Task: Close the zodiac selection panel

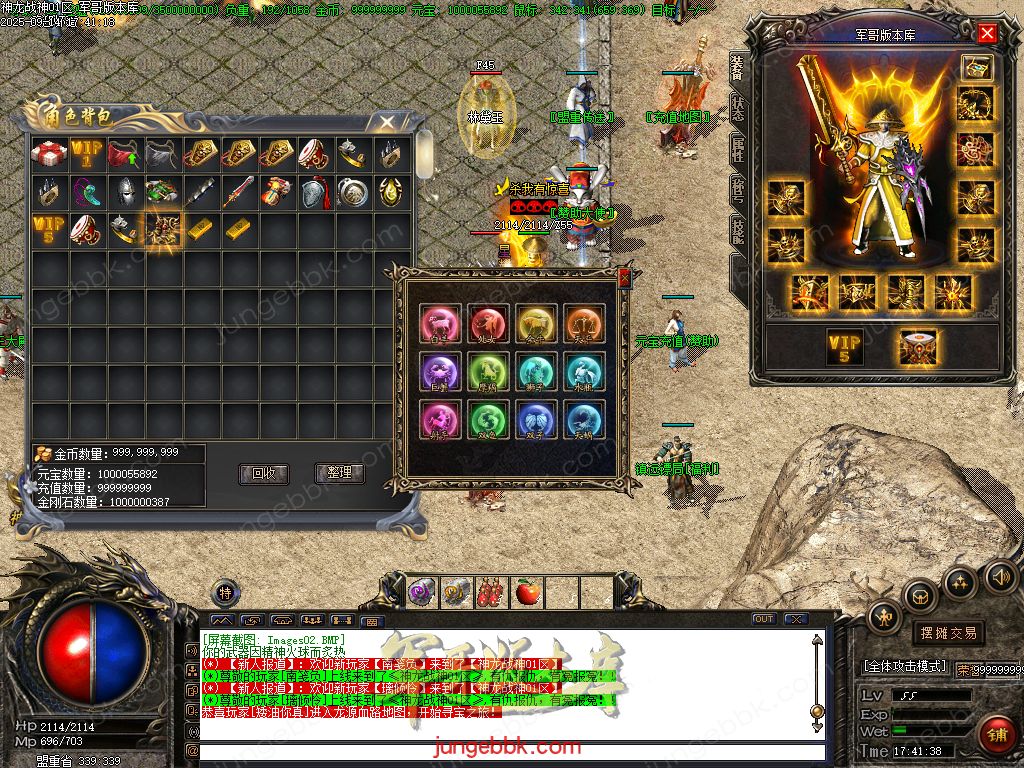Action: click(625, 277)
